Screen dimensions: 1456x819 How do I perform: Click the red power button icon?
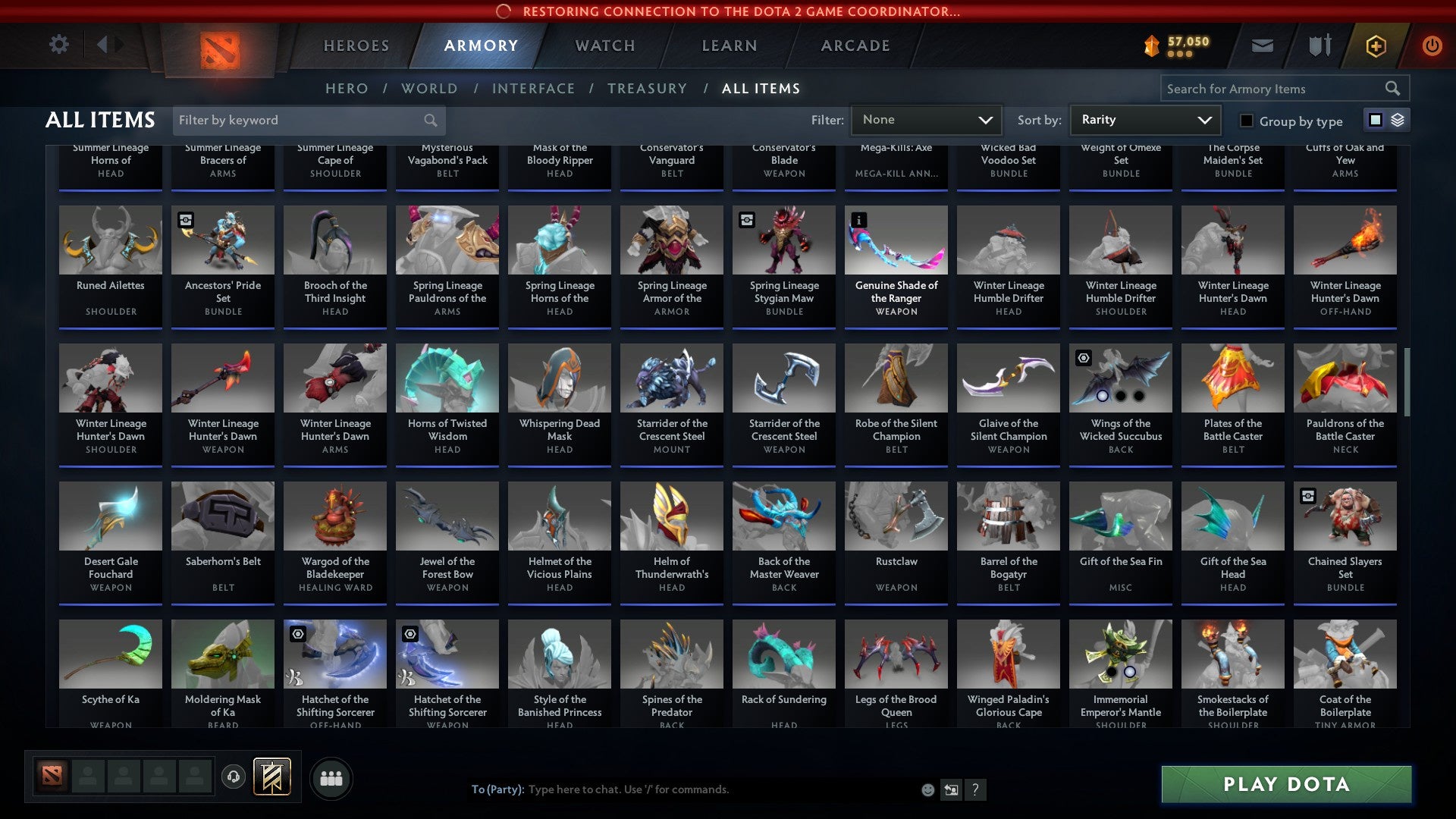(x=1432, y=45)
